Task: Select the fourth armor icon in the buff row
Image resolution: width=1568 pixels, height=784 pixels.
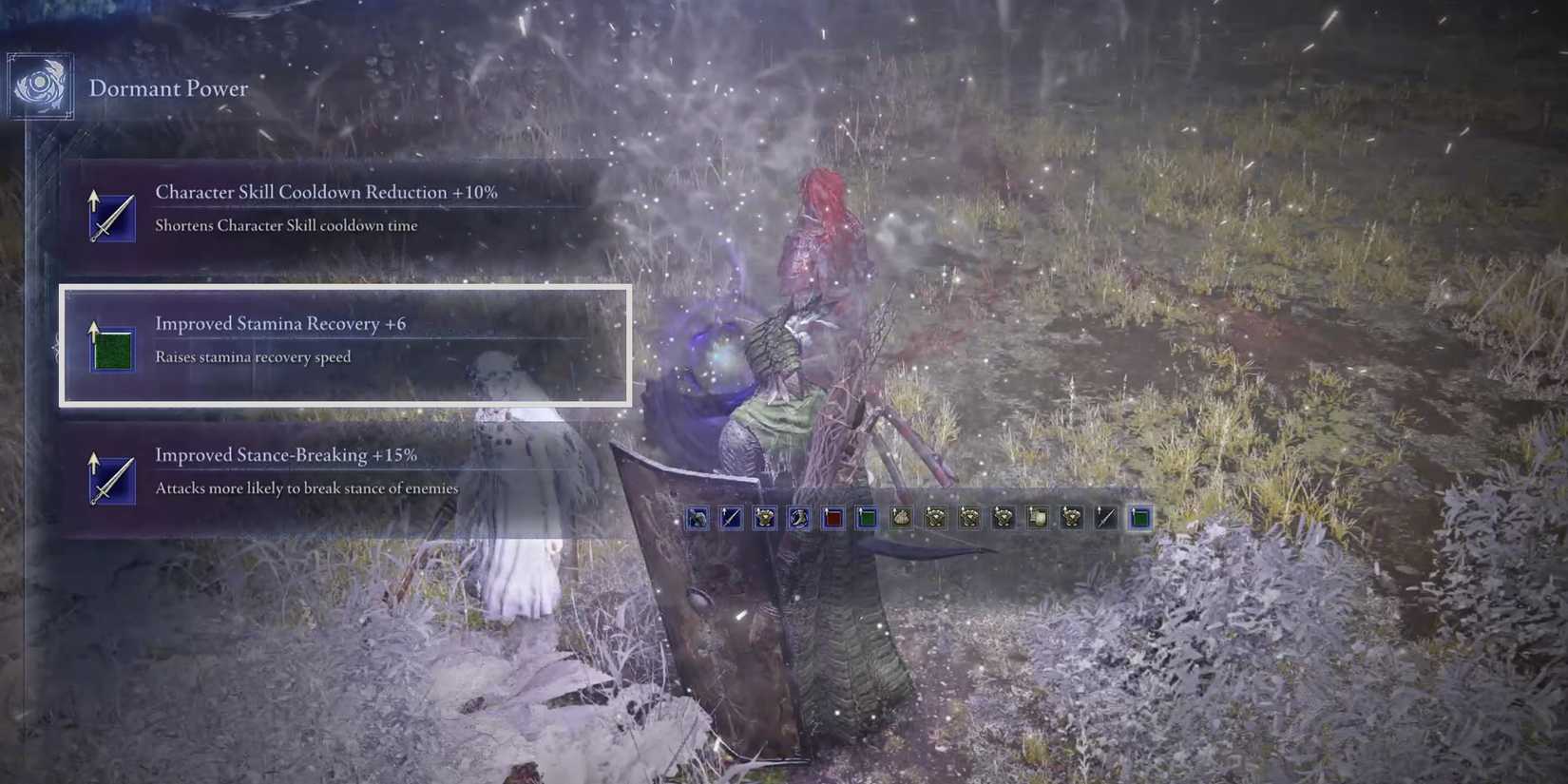Action: click(x=1004, y=518)
